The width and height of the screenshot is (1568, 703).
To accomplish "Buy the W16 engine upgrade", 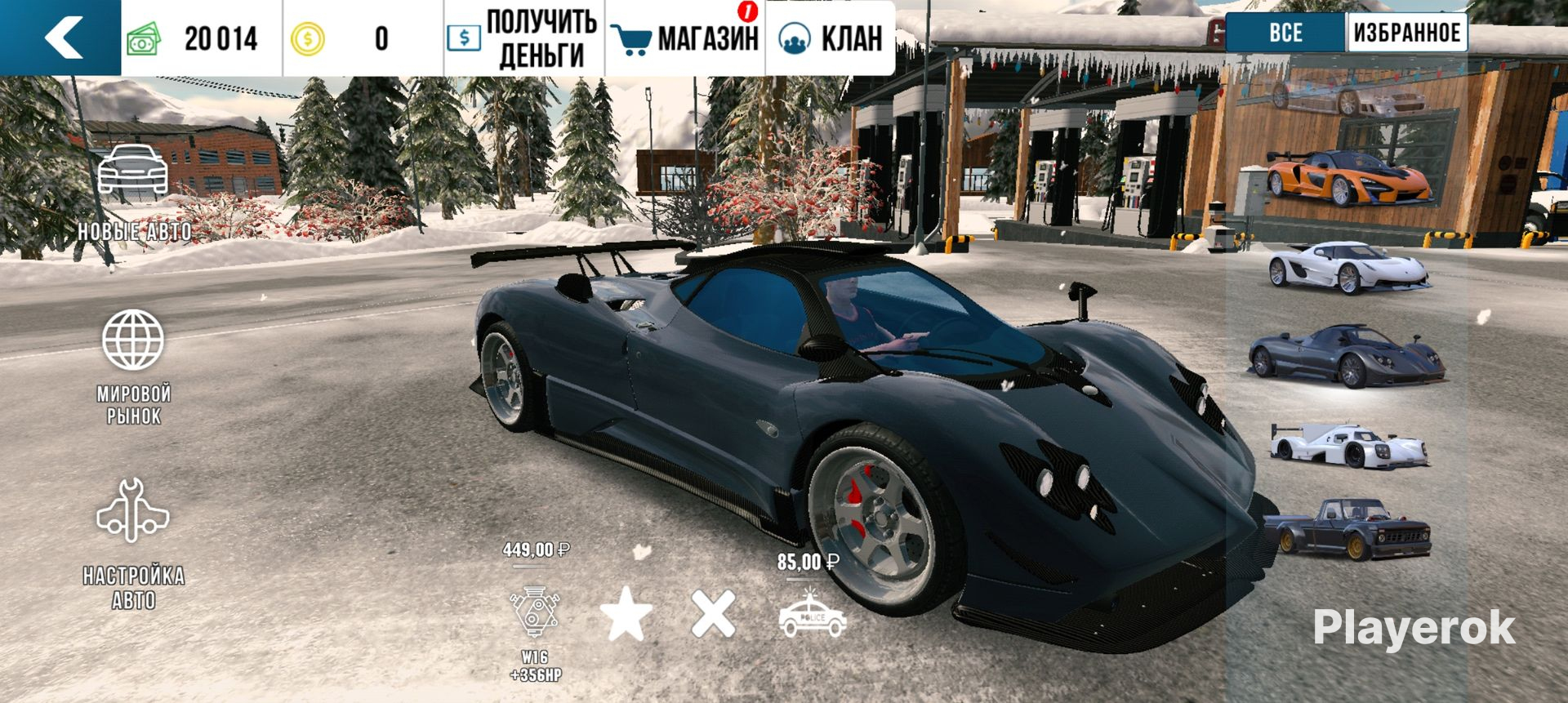I will (535, 614).
